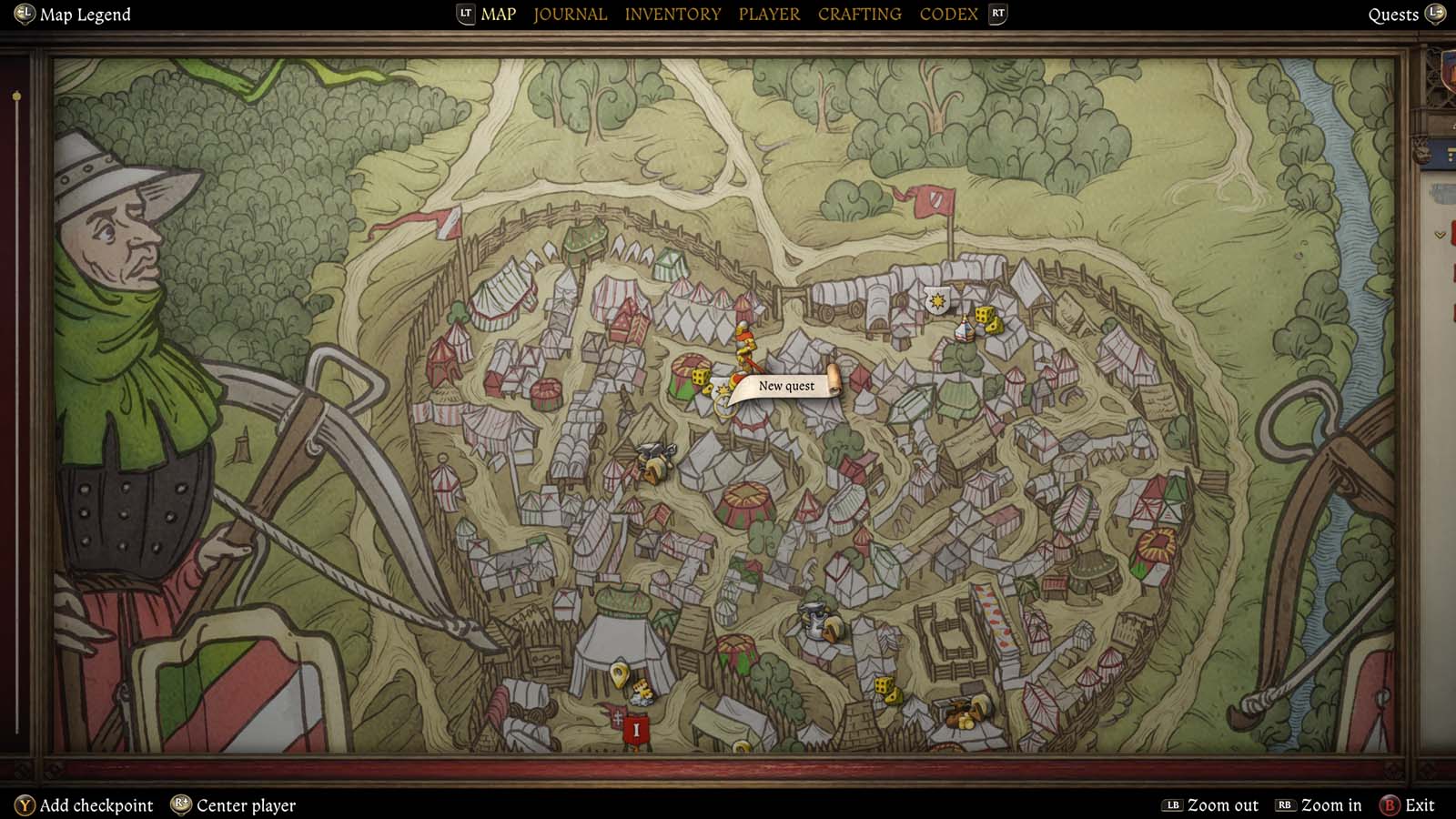The height and width of the screenshot is (819, 1456).
Task: Select the yellow map pin near the large tent
Action: [x=619, y=675]
